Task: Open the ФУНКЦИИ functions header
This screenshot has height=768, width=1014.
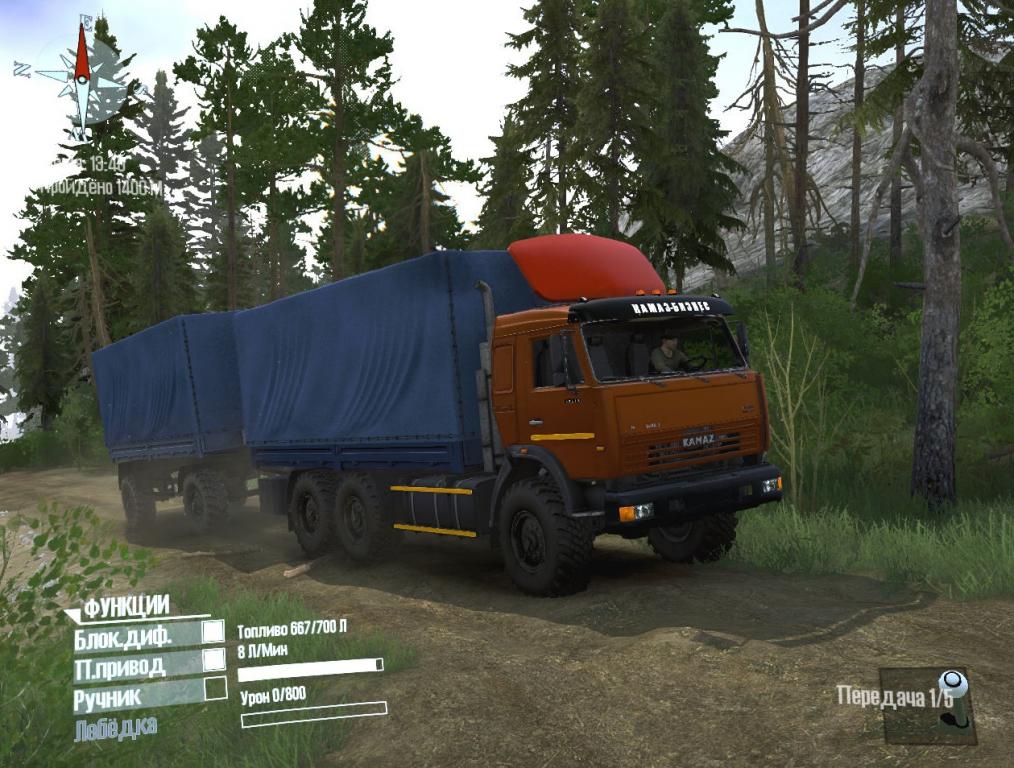Action: [125, 606]
